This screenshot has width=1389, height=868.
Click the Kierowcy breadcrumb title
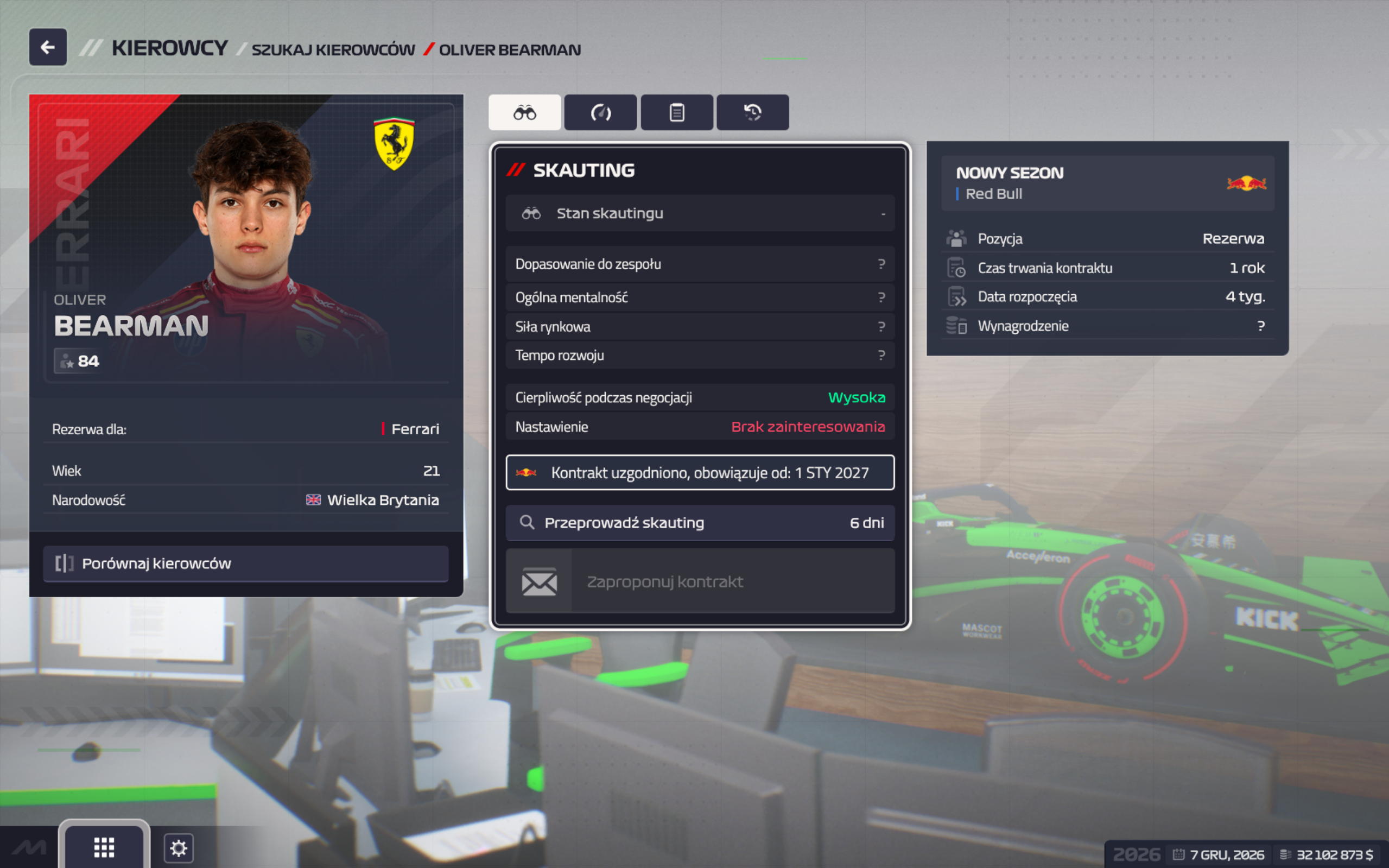tap(169, 48)
